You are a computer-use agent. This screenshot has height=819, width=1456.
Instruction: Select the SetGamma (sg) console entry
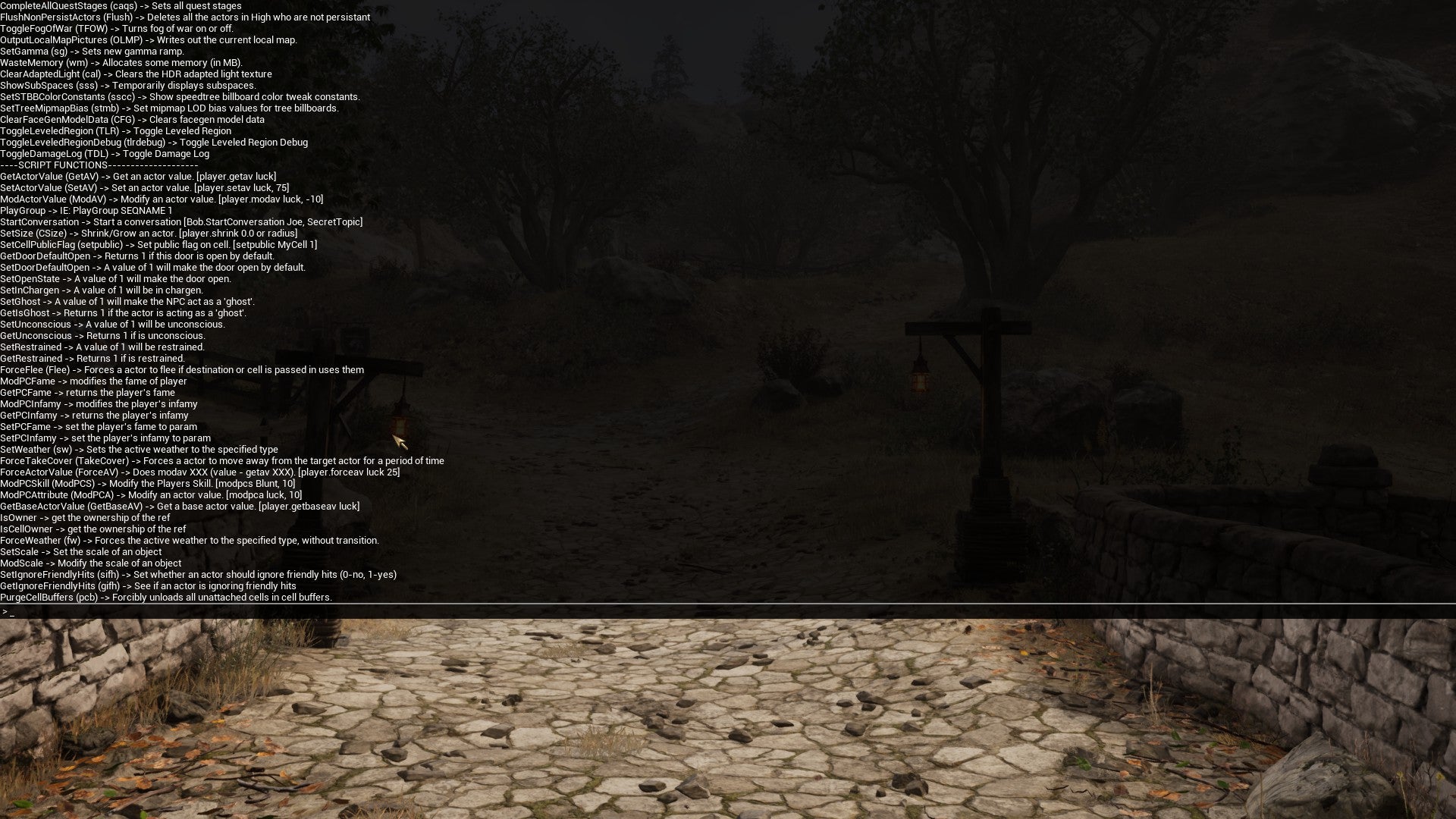pos(91,51)
